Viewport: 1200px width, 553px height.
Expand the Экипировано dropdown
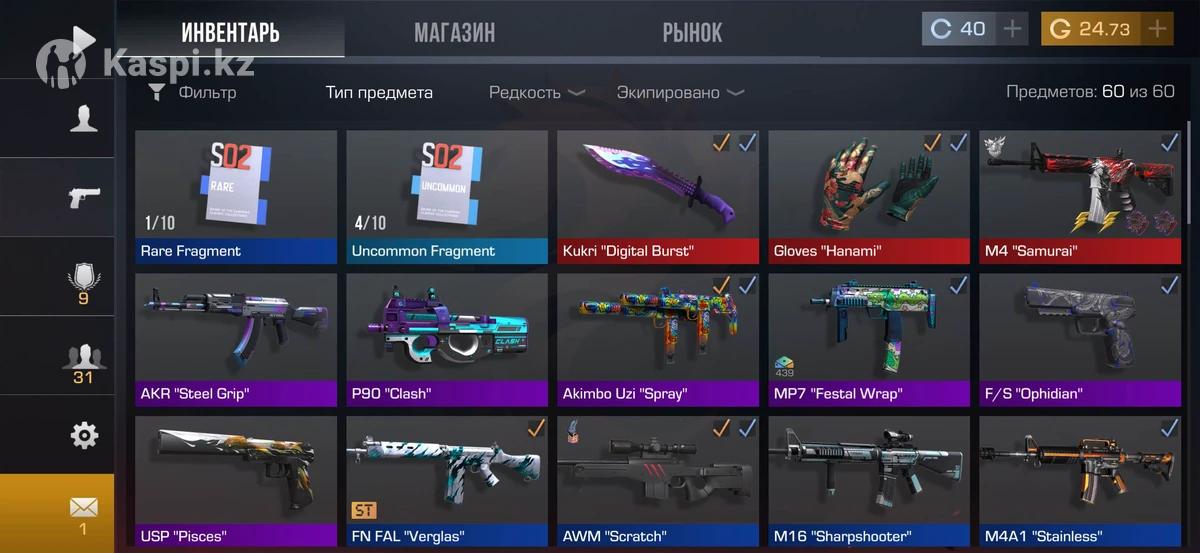click(x=679, y=93)
